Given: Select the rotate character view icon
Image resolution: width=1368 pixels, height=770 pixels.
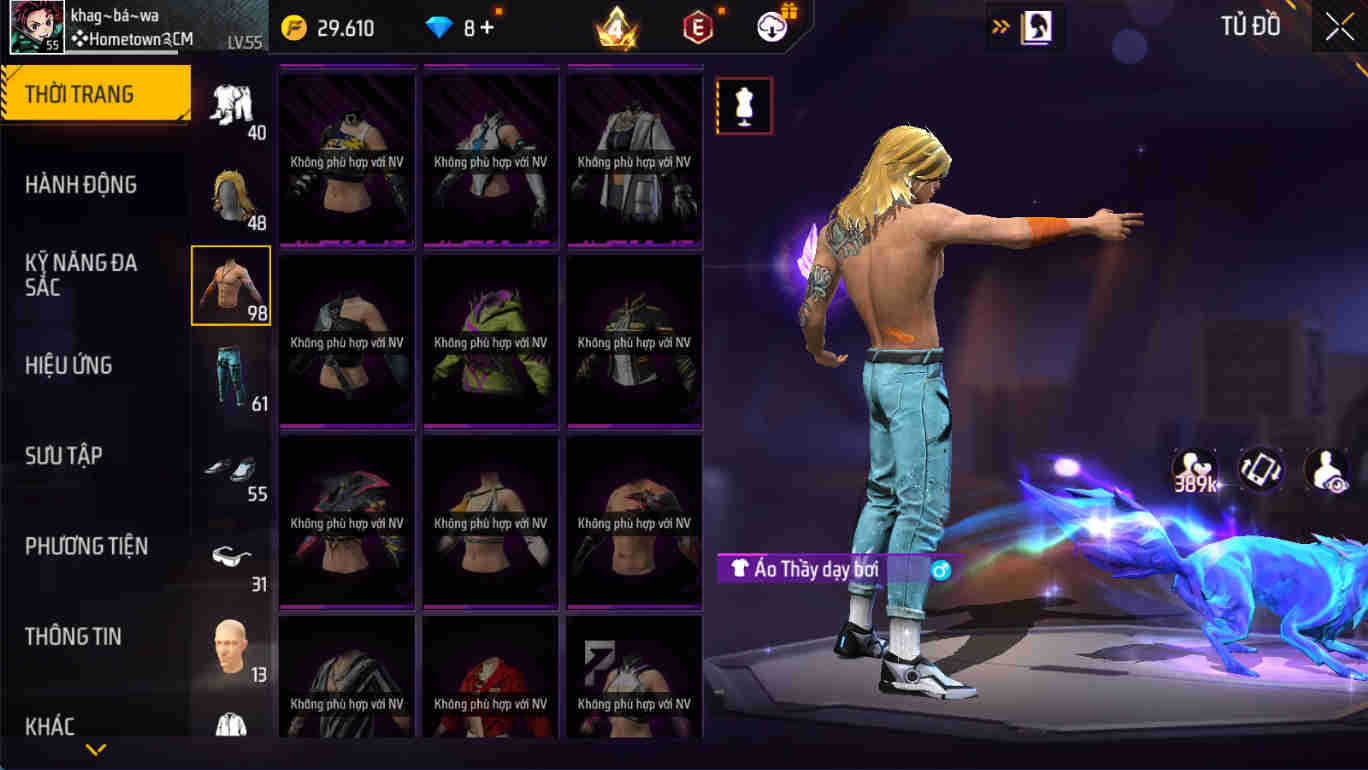Looking at the screenshot, I should tap(1259, 470).
